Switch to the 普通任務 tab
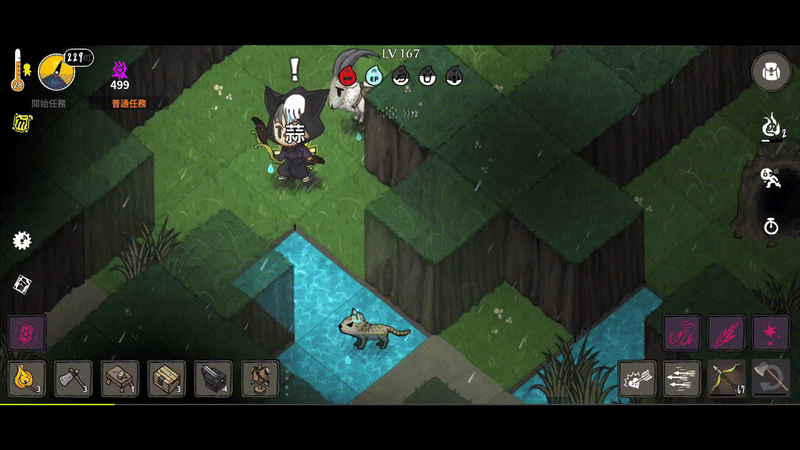 click(x=130, y=103)
